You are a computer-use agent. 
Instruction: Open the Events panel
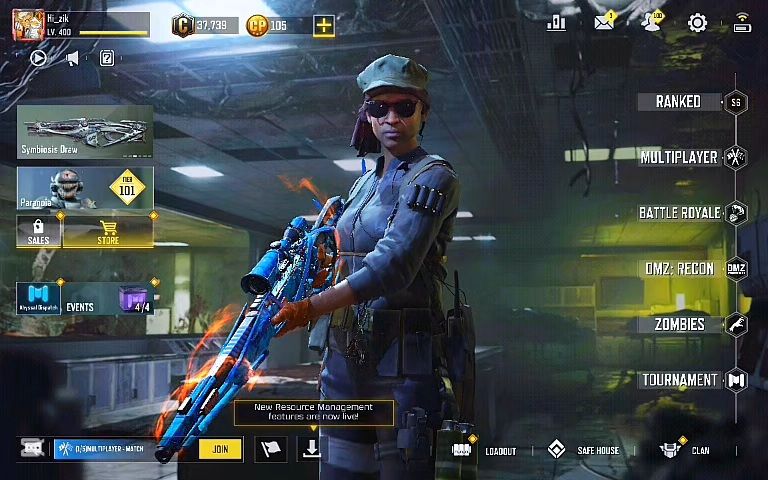coord(85,299)
